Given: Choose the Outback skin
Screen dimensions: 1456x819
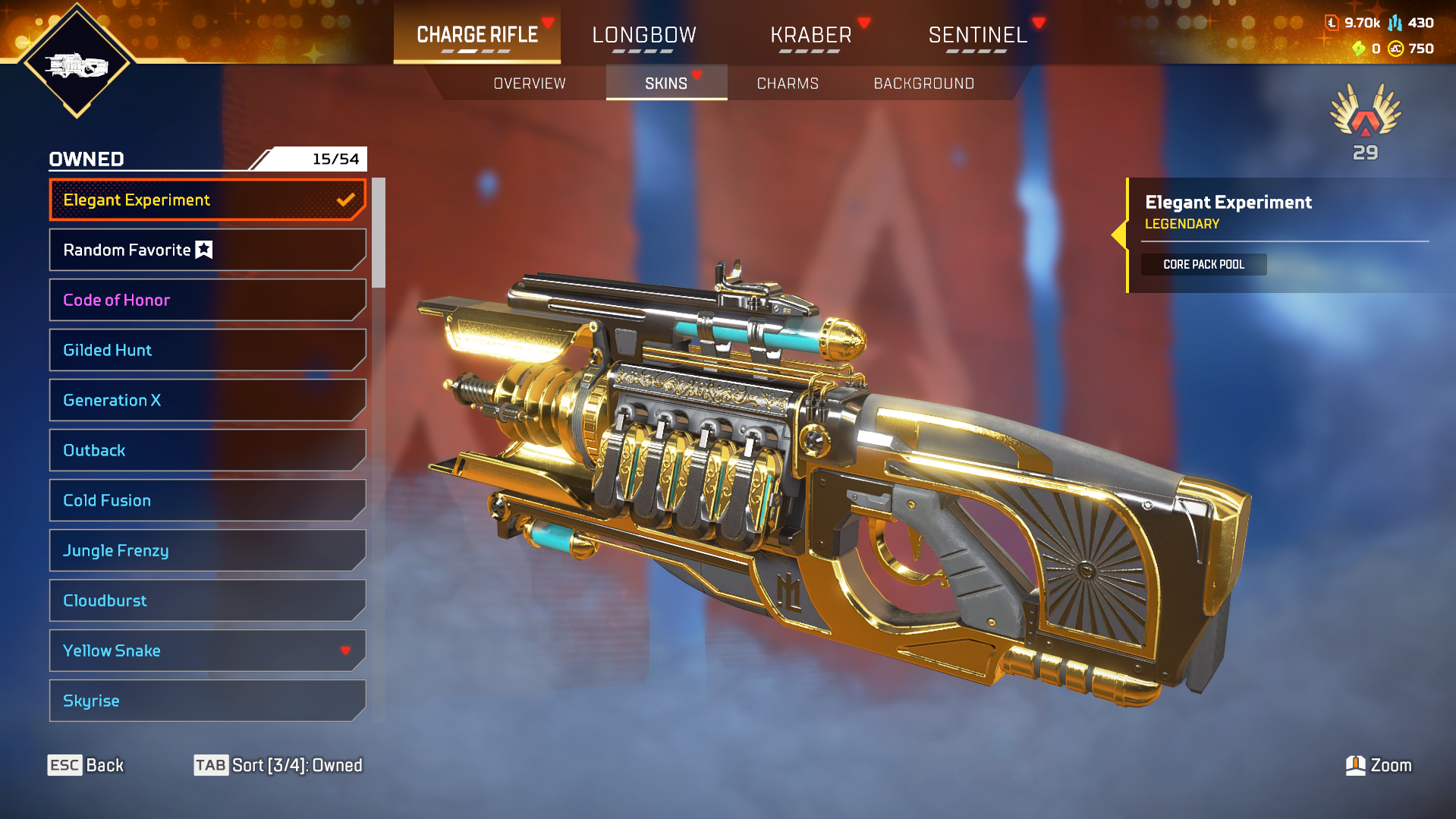Looking at the screenshot, I should click(206, 451).
